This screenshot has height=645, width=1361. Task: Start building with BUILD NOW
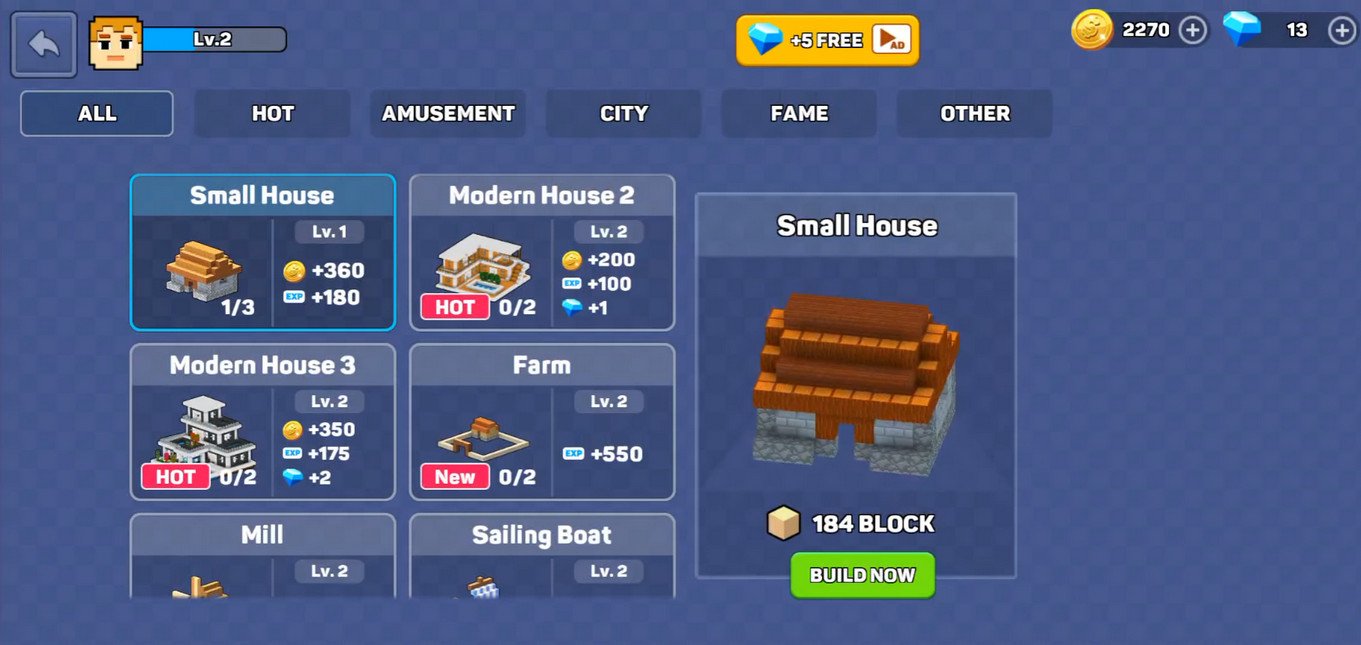pos(862,576)
